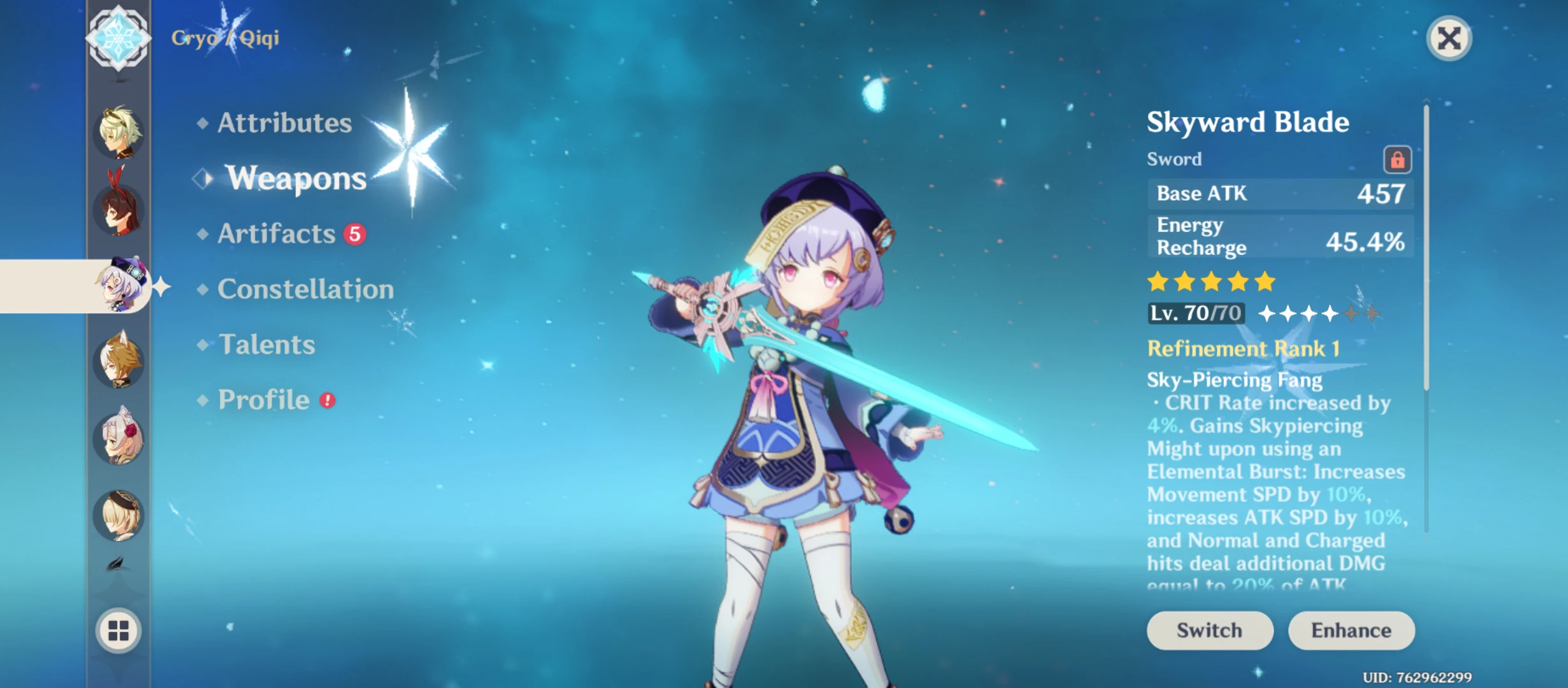Open the Talents section
The image size is (1568, 688).
point(265,345)
